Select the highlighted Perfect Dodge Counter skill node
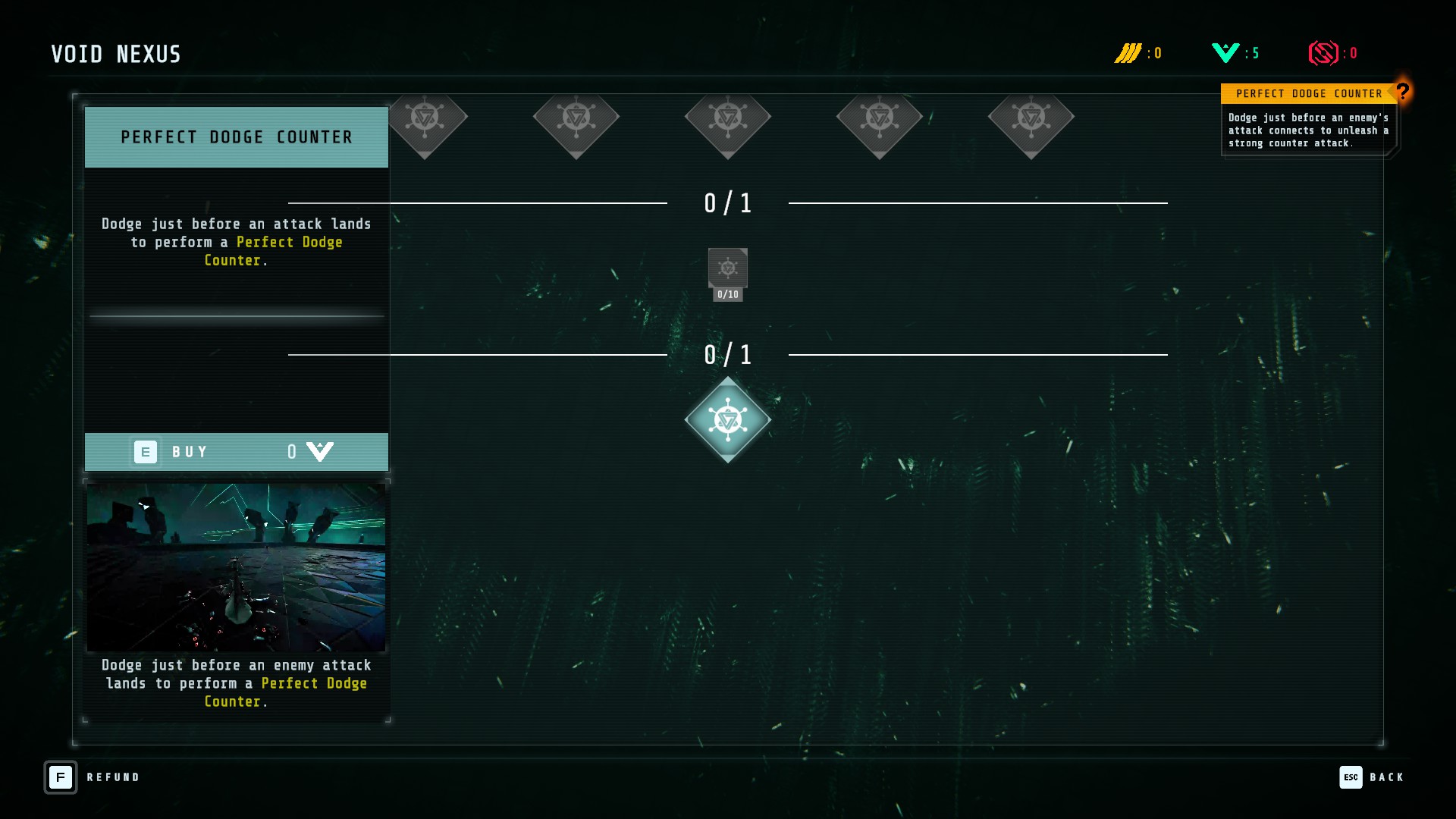Screen dimensions: 1456x819 tap(727, 419)
